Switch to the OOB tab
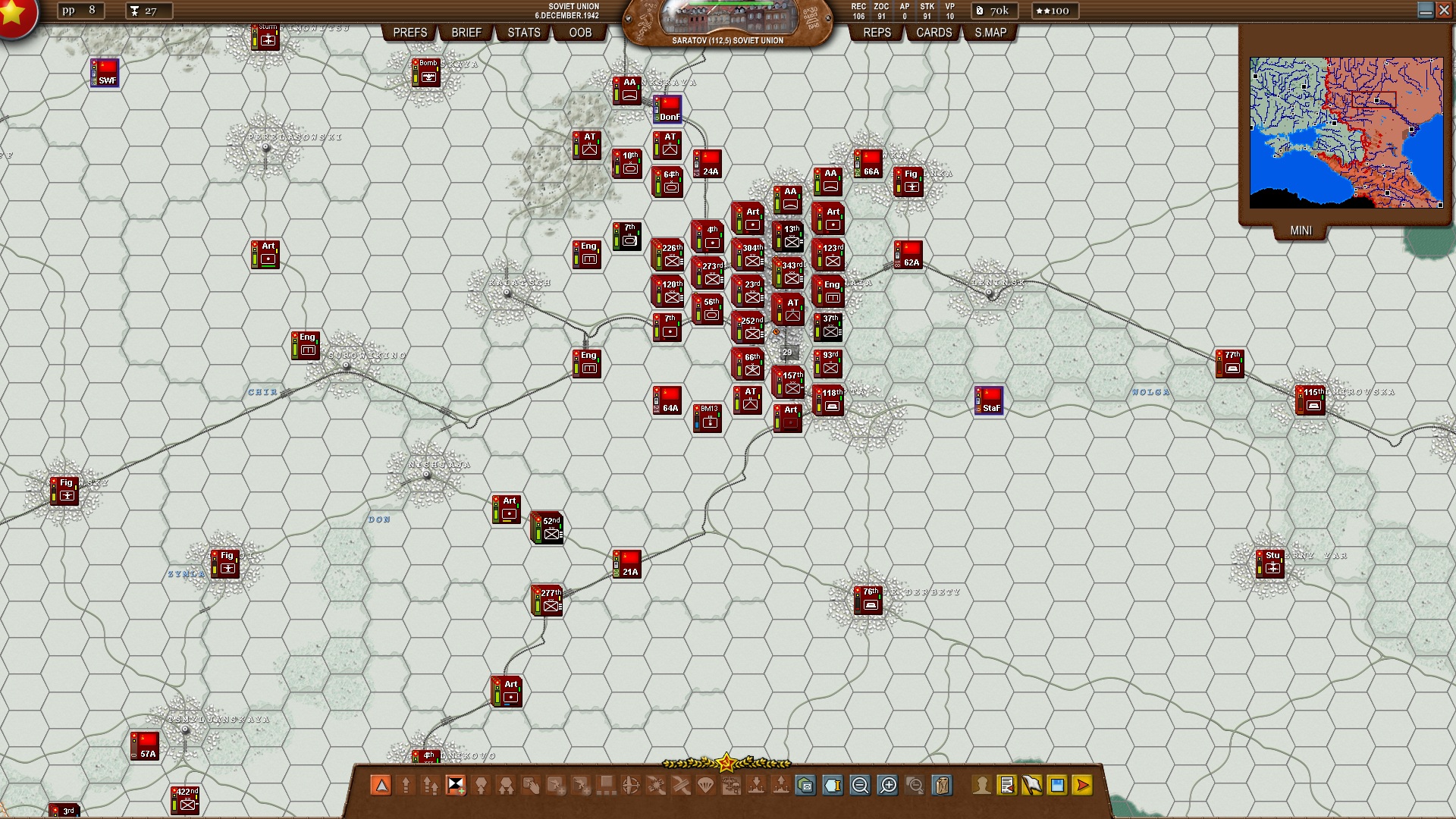1456x819 pixels. pyautogui.click(x=580, y=33)
